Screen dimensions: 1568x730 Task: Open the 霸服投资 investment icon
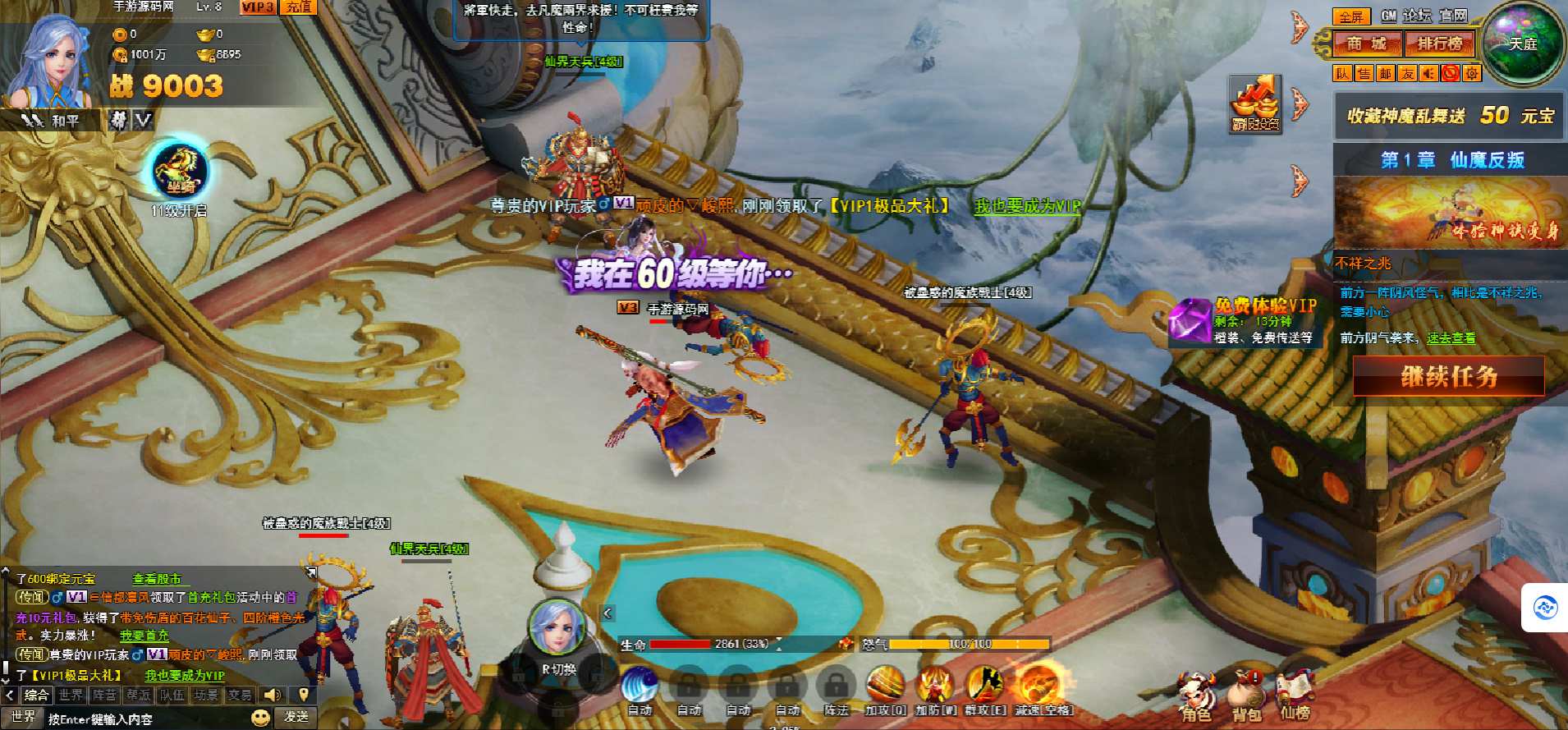click(x=1255, y=103)
